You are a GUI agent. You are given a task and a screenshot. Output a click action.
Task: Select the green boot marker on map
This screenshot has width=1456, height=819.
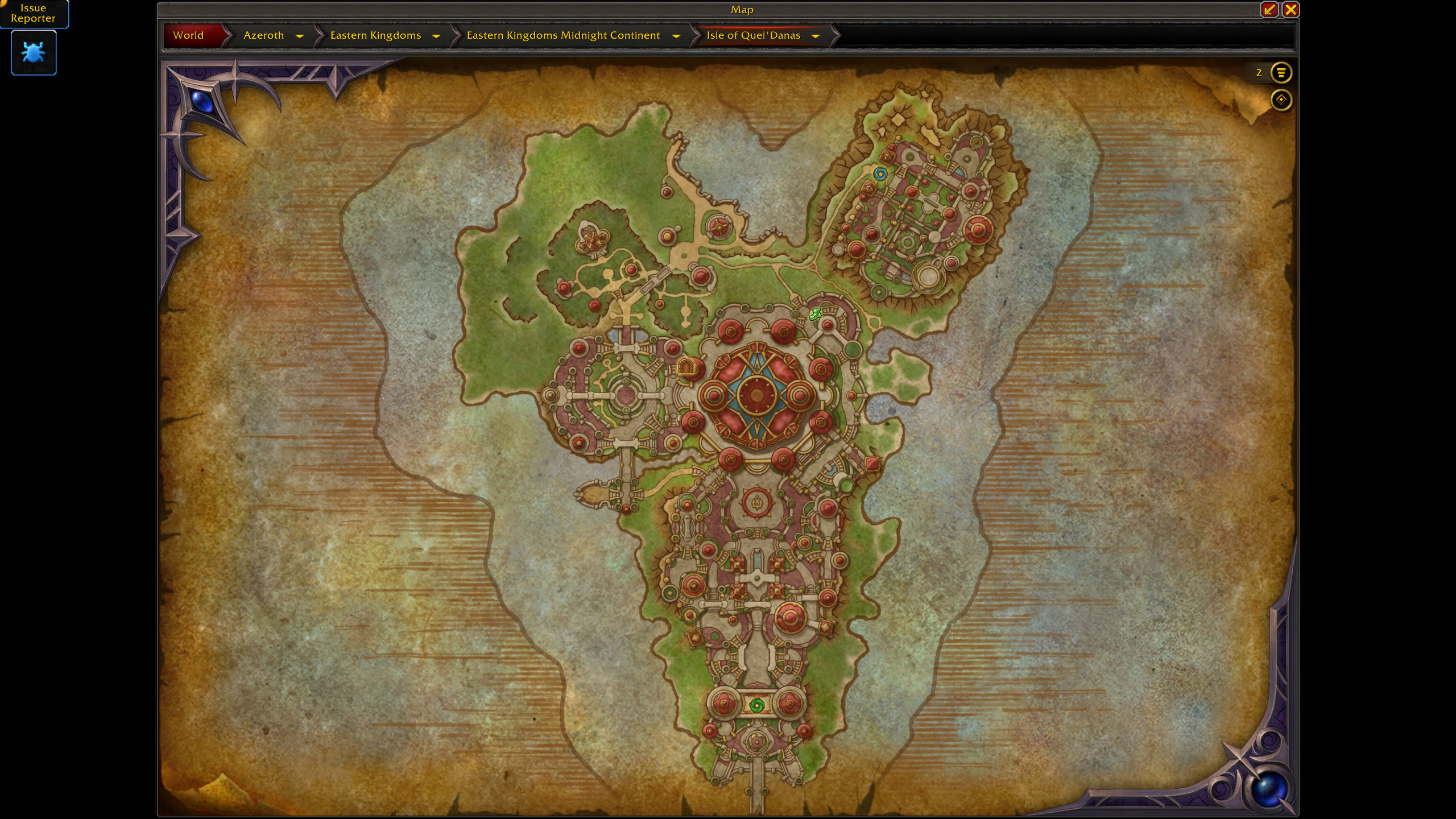[816, 313]
